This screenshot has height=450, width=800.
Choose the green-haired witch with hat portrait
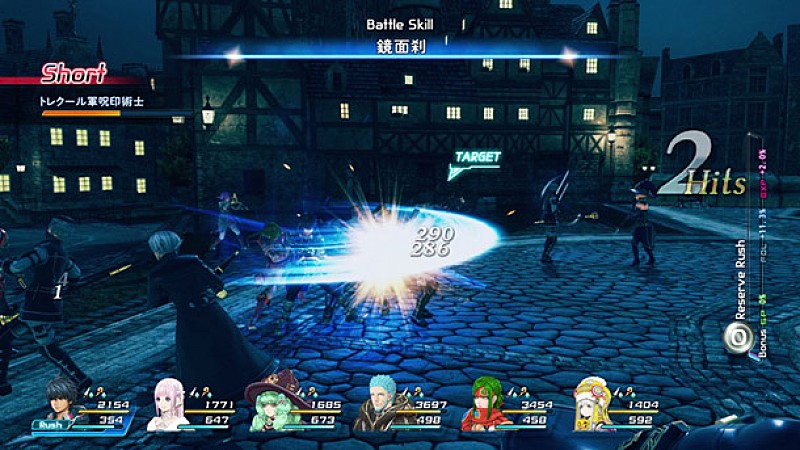272,405
